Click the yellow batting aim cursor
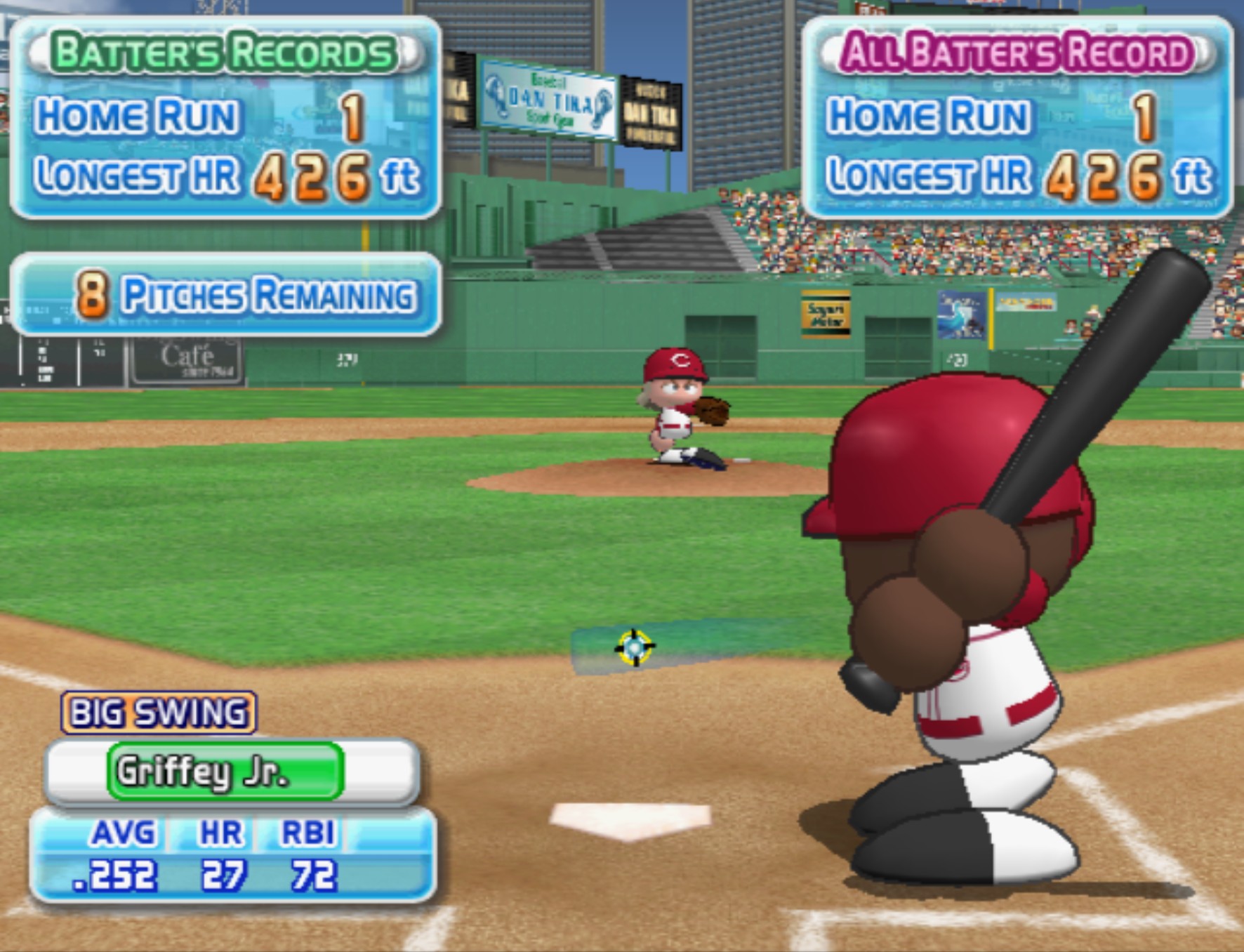1244x952 pixels. tap(634, 647)
